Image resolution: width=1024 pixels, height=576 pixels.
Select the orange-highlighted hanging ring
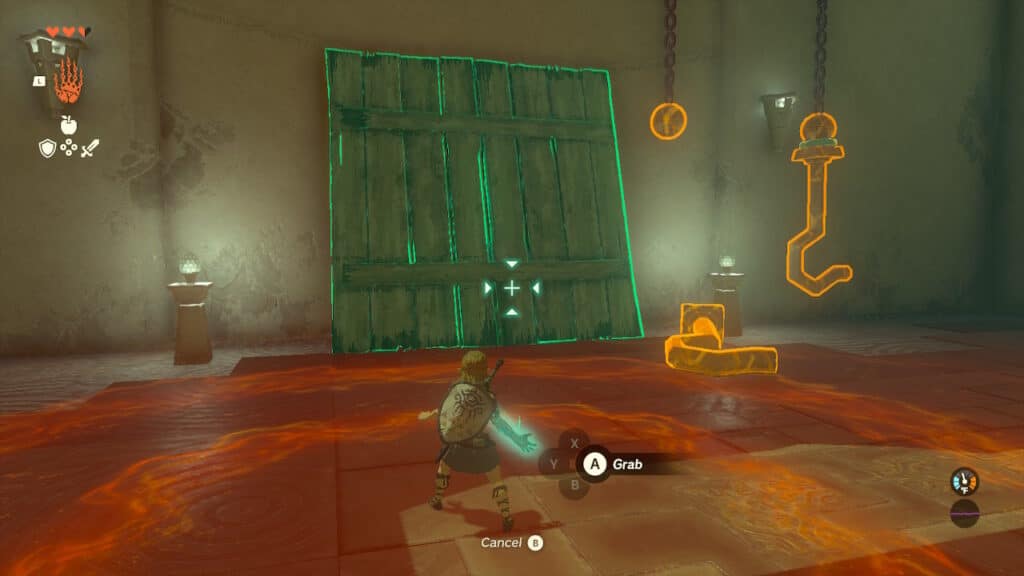point(668,121)
